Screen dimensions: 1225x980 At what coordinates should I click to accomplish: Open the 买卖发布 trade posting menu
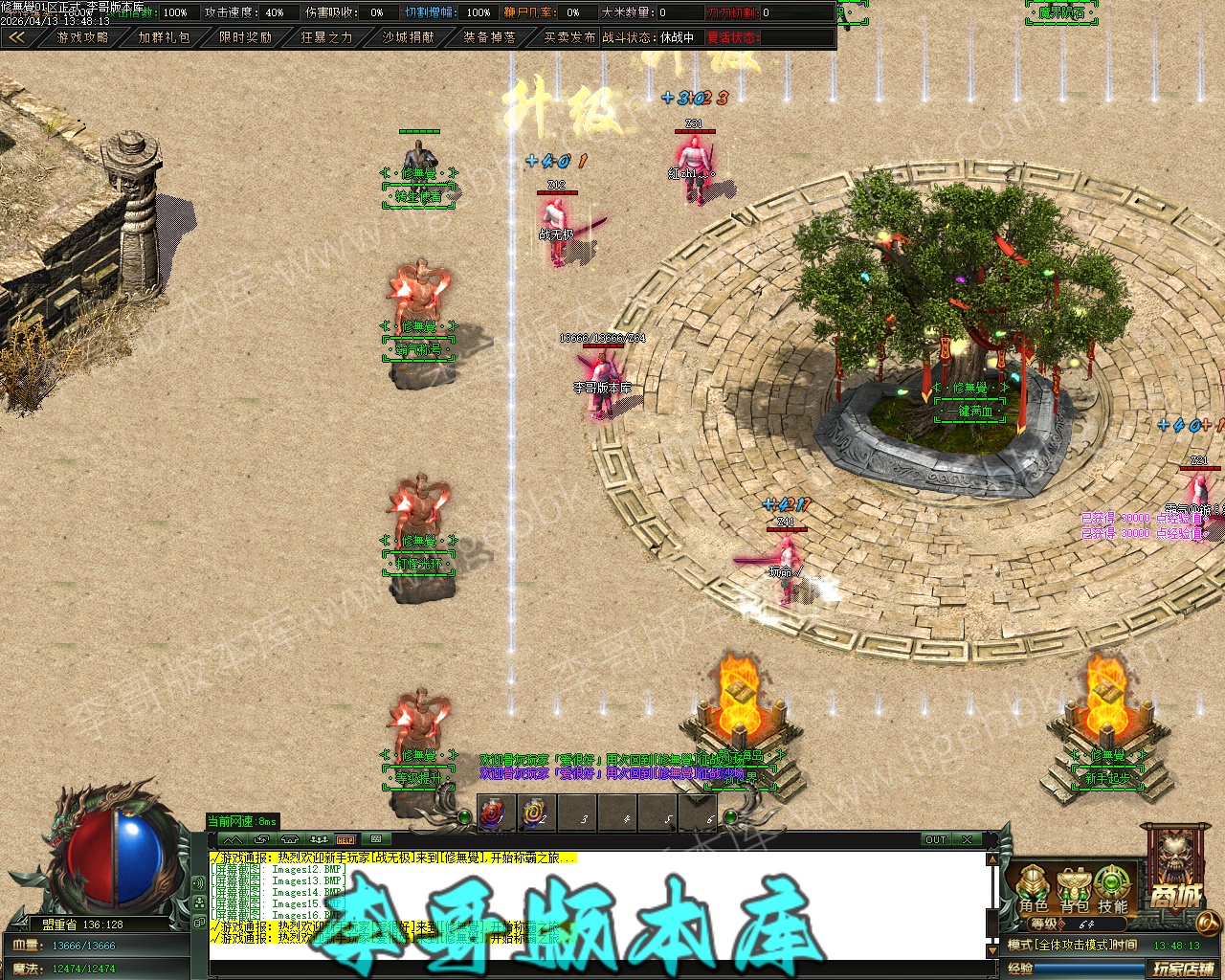point(569,37)
